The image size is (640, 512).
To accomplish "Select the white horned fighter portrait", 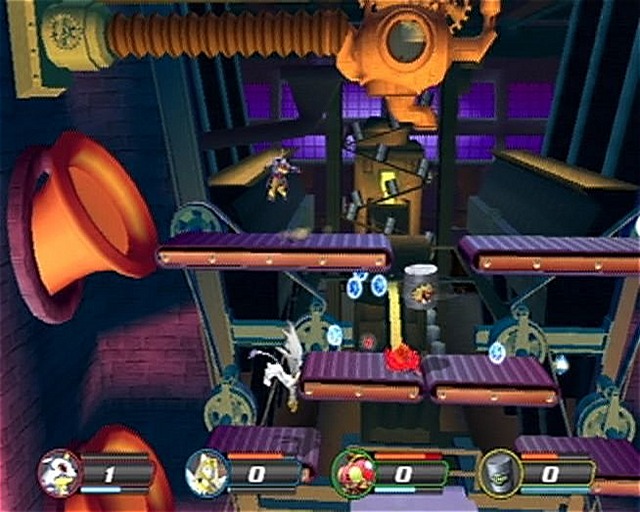I will point(58,470).
